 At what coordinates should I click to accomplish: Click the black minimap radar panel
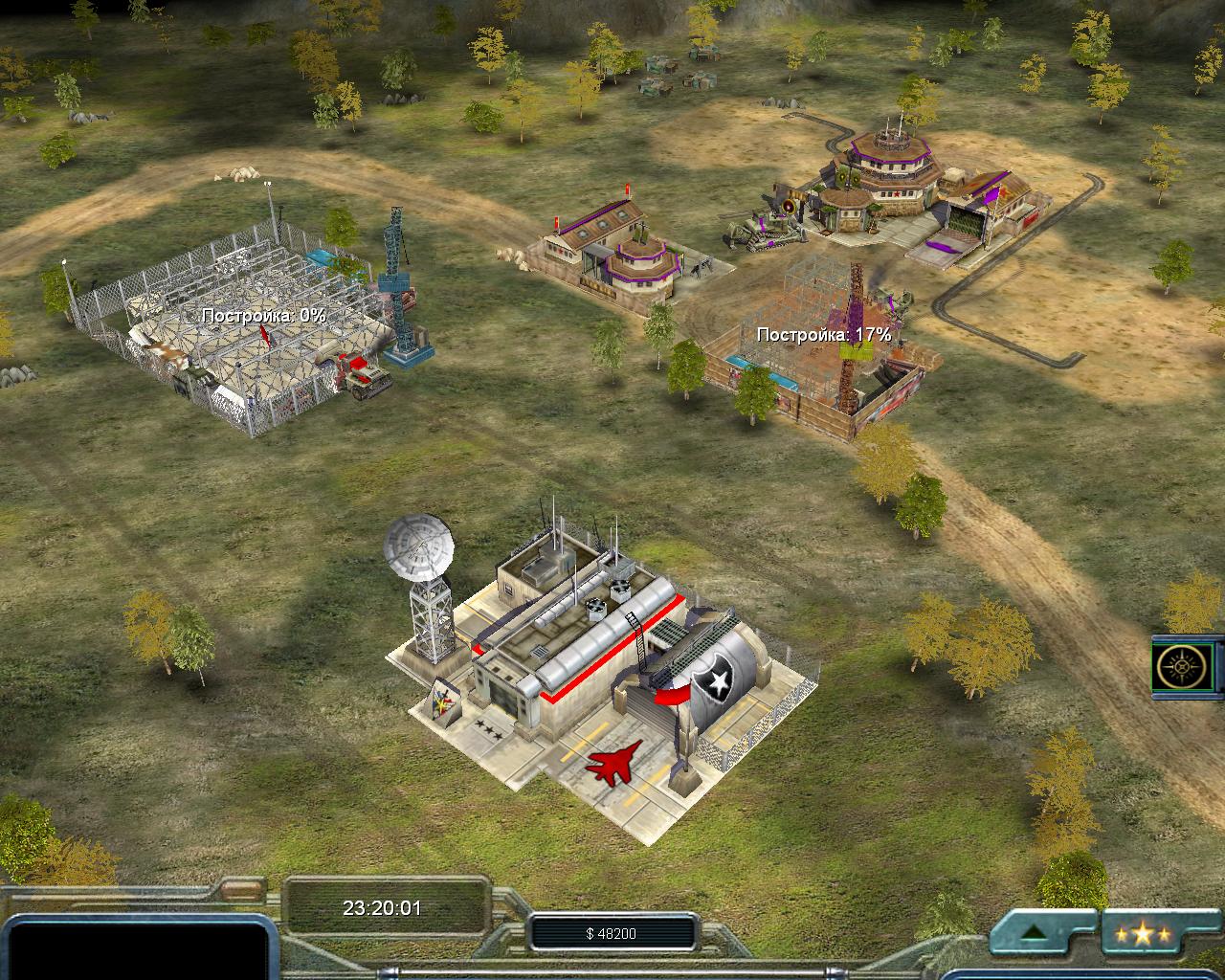pos(134,947)
